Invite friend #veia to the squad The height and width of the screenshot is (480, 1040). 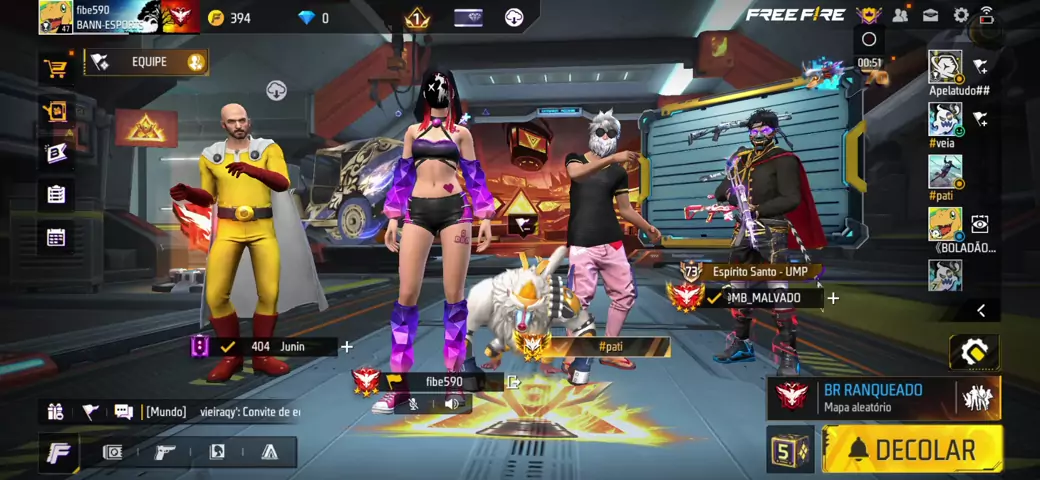click(x=980, y=119)
